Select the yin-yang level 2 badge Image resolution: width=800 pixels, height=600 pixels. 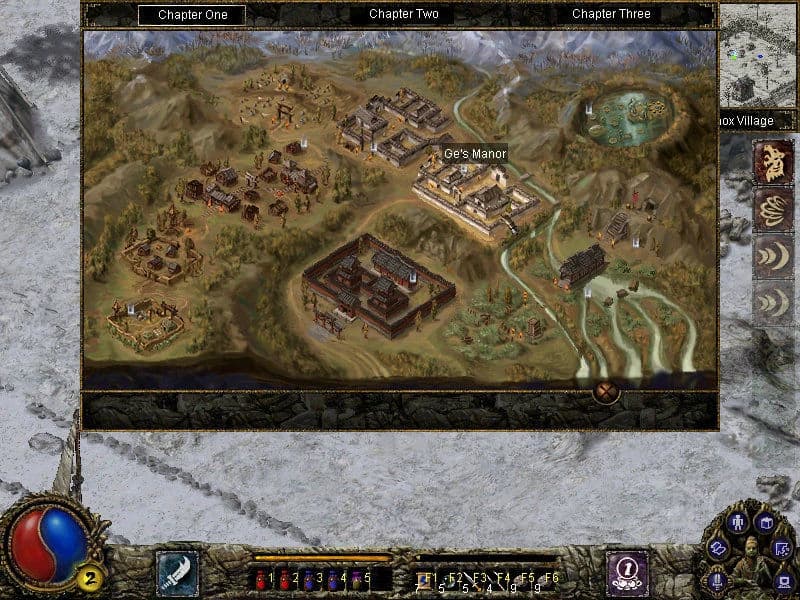click(90, 577)
